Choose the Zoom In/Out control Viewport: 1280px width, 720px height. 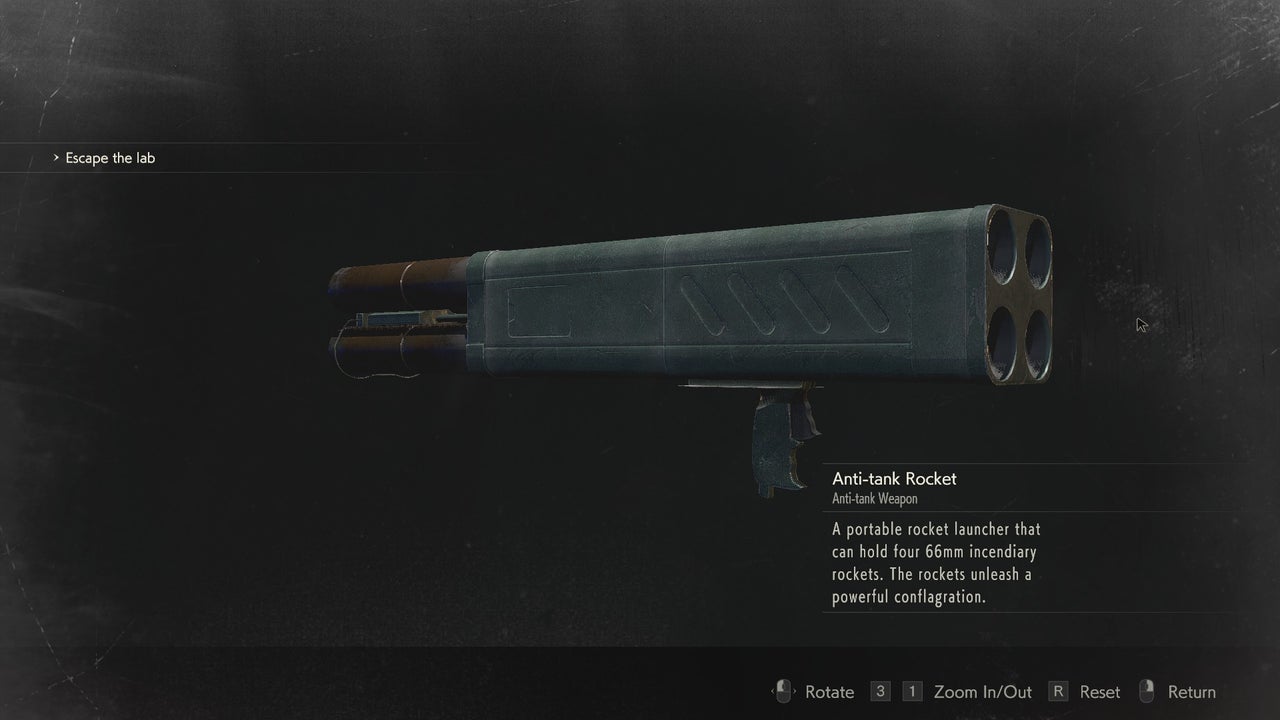click(982, 692)
